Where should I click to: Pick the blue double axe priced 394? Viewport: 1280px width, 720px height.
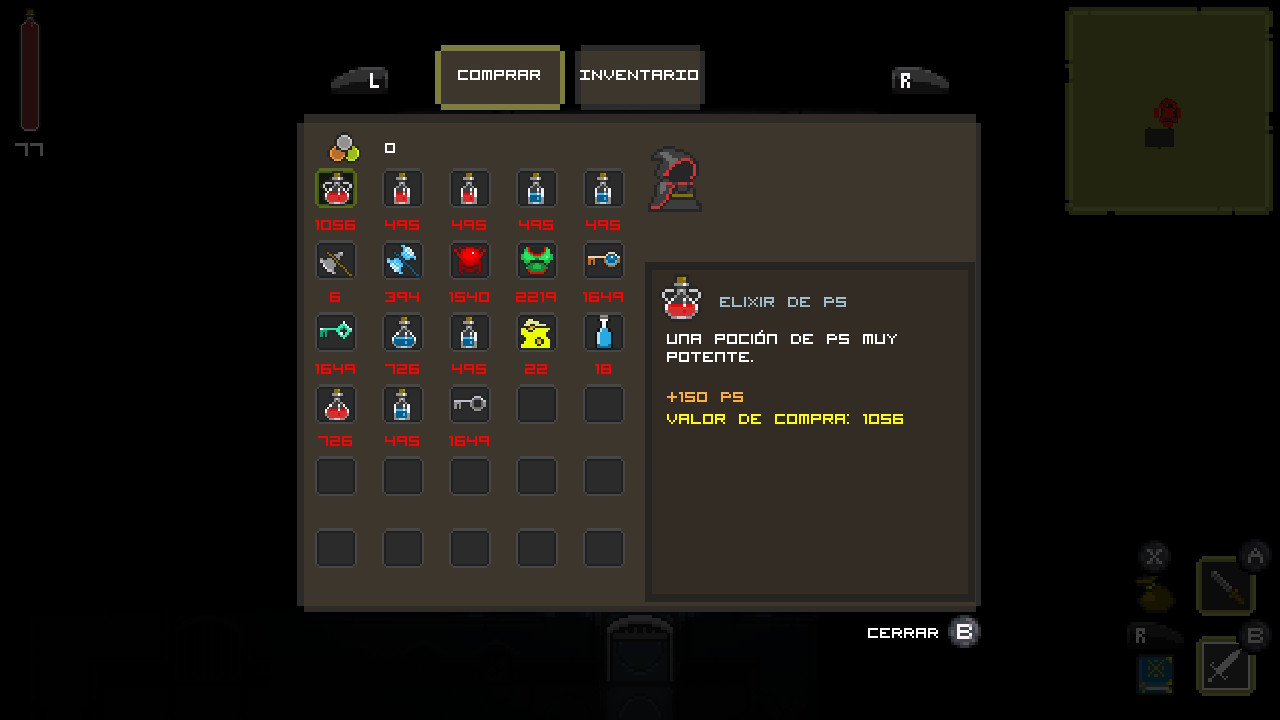403,261
